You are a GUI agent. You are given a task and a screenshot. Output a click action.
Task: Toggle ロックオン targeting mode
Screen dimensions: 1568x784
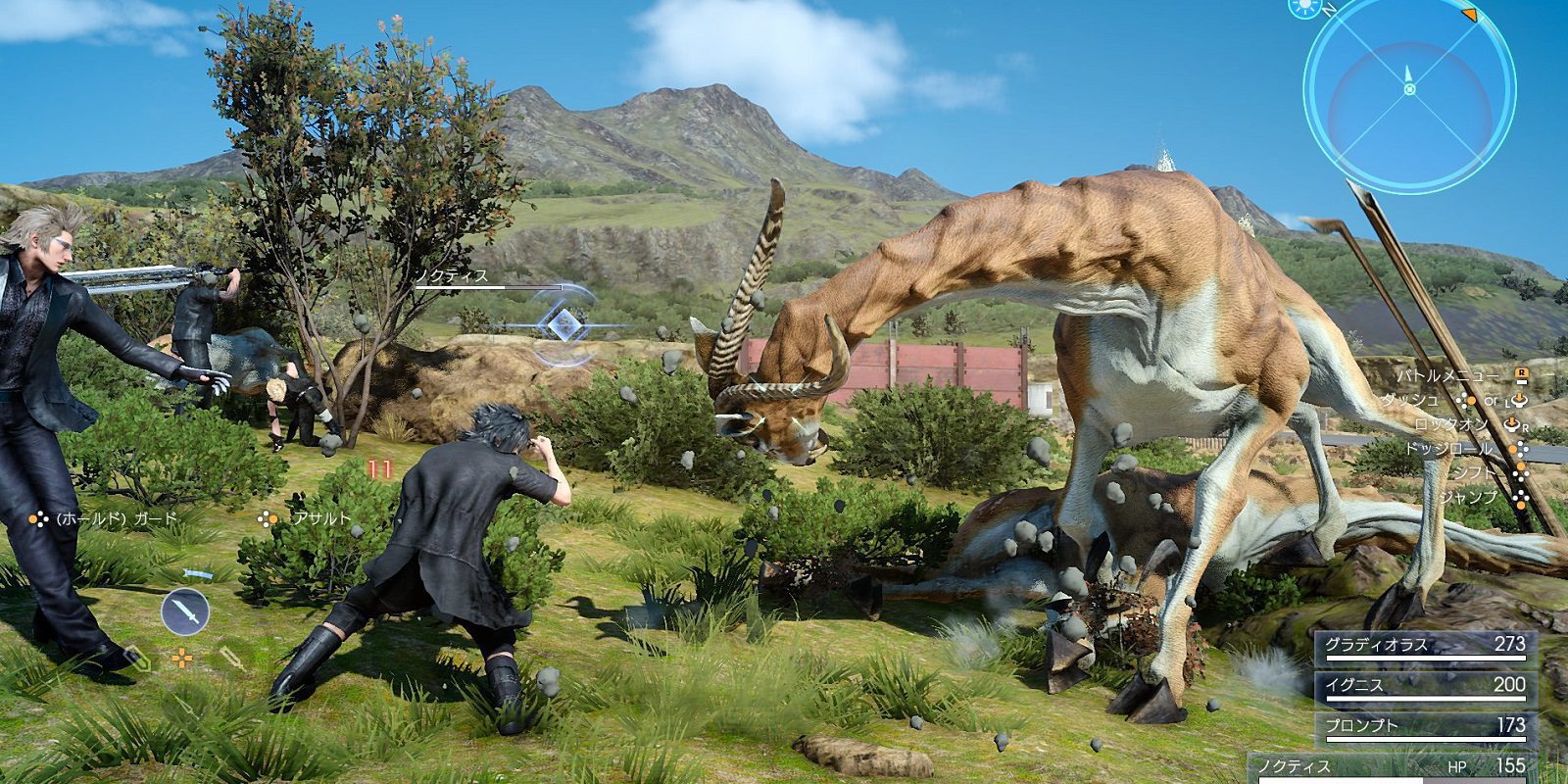[1451, 423]
